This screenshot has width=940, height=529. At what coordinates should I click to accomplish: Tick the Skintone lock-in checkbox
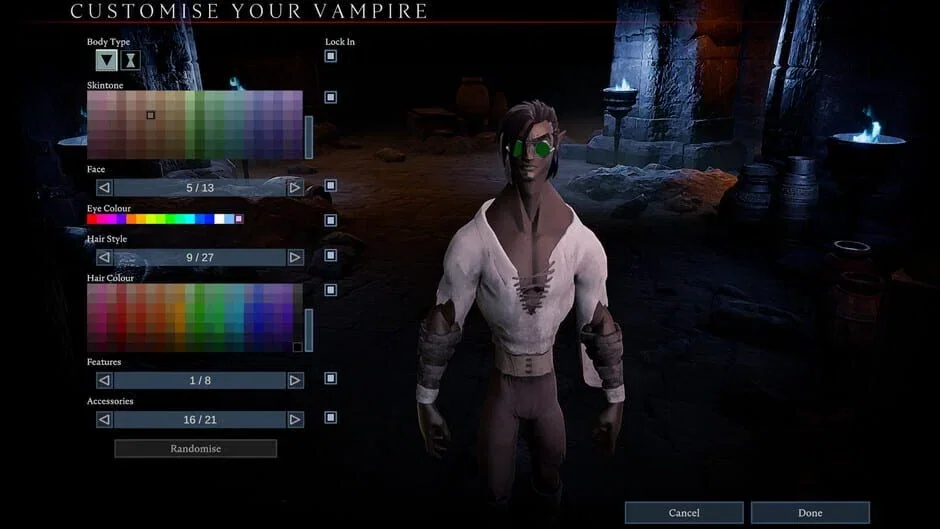click(331, 97)
